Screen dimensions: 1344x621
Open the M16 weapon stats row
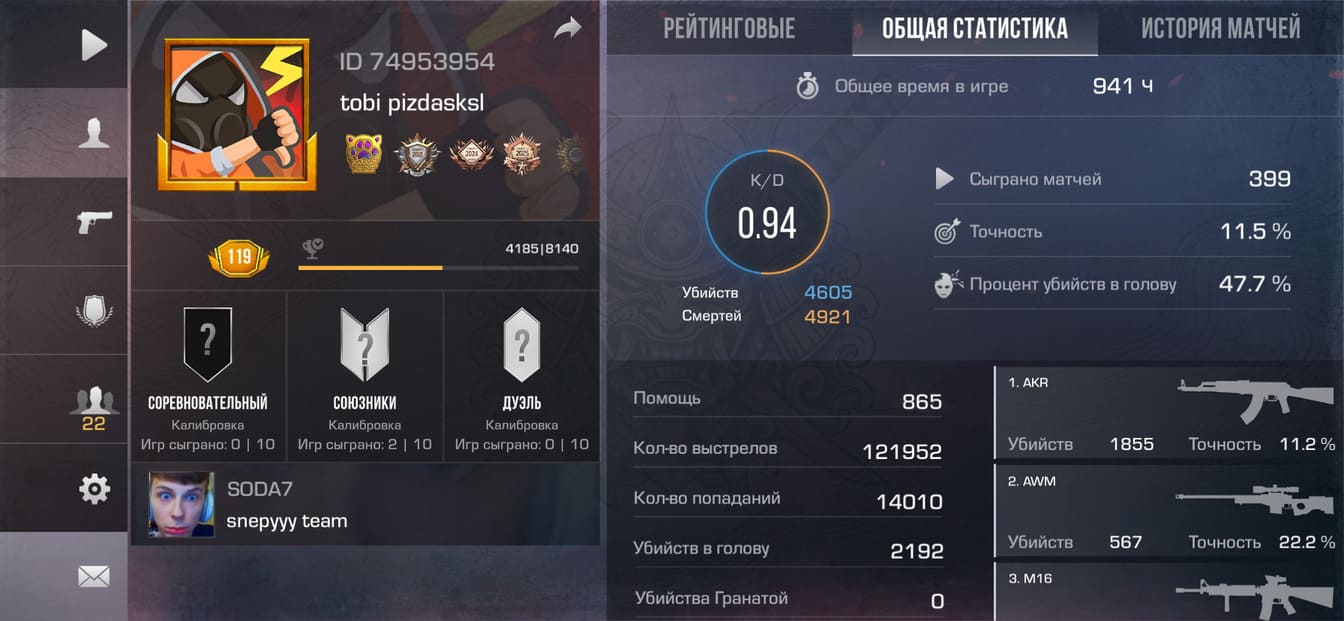tap(1168, 592)
